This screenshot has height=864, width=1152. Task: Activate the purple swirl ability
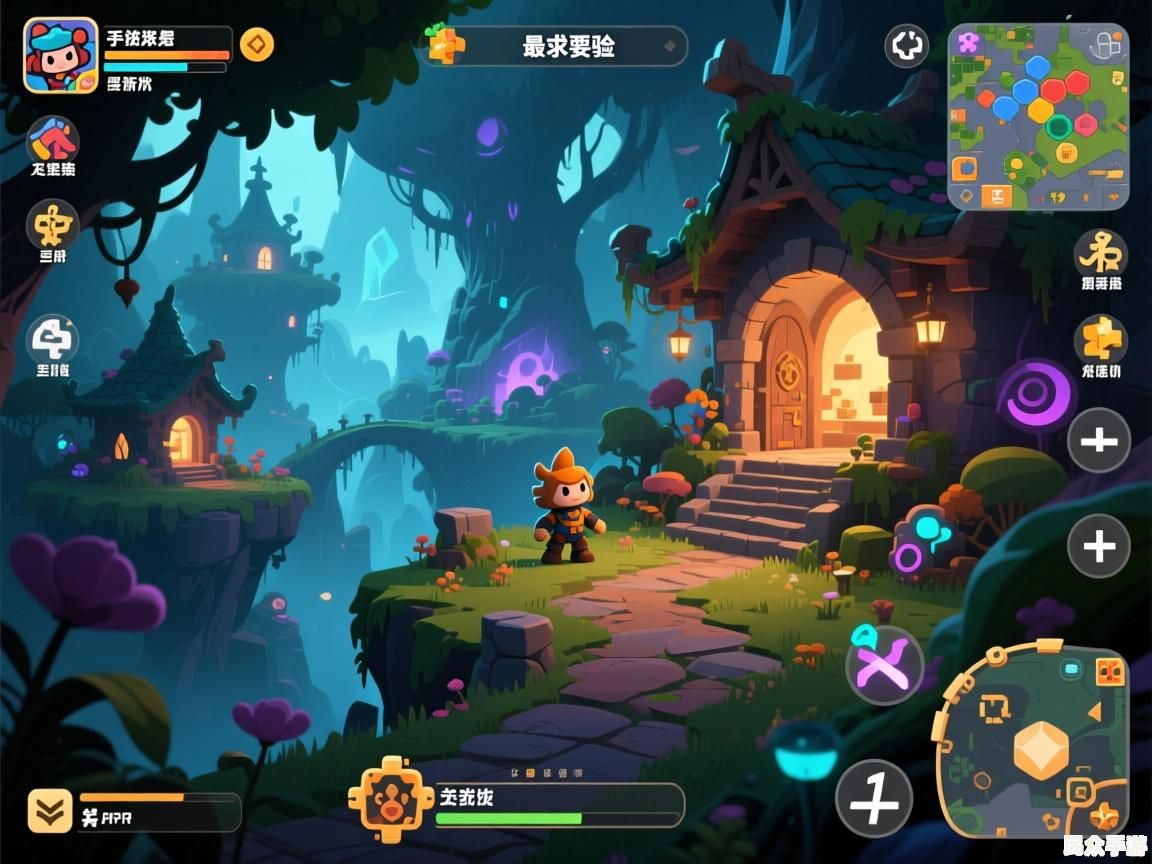pos(1037,393)
